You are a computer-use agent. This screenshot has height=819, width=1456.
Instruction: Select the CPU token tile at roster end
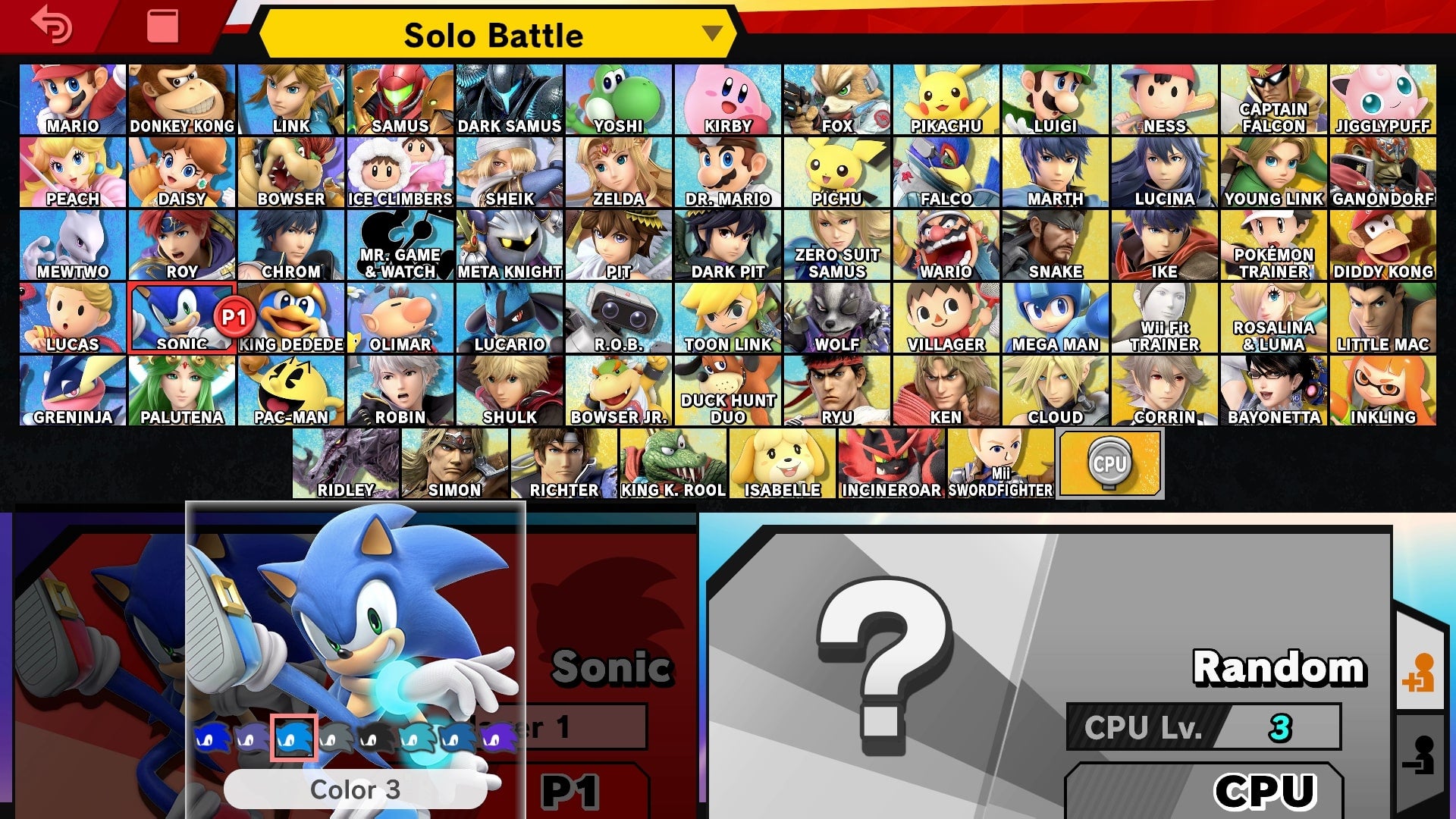[x=1109, y=463]
